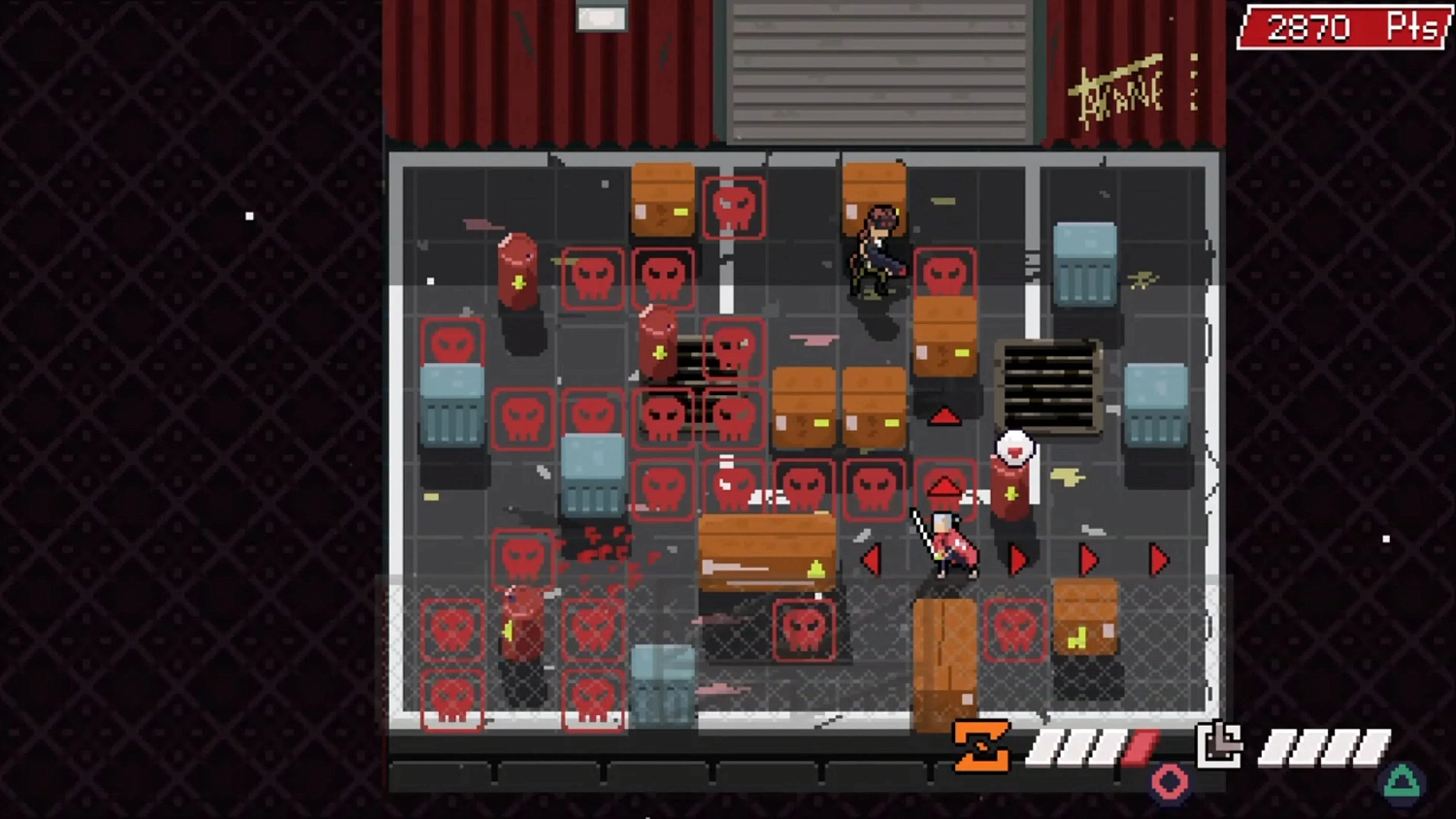The image size is (1456, 819).
Task: Click the 2870 Pts score banner
Action: 1342,28
